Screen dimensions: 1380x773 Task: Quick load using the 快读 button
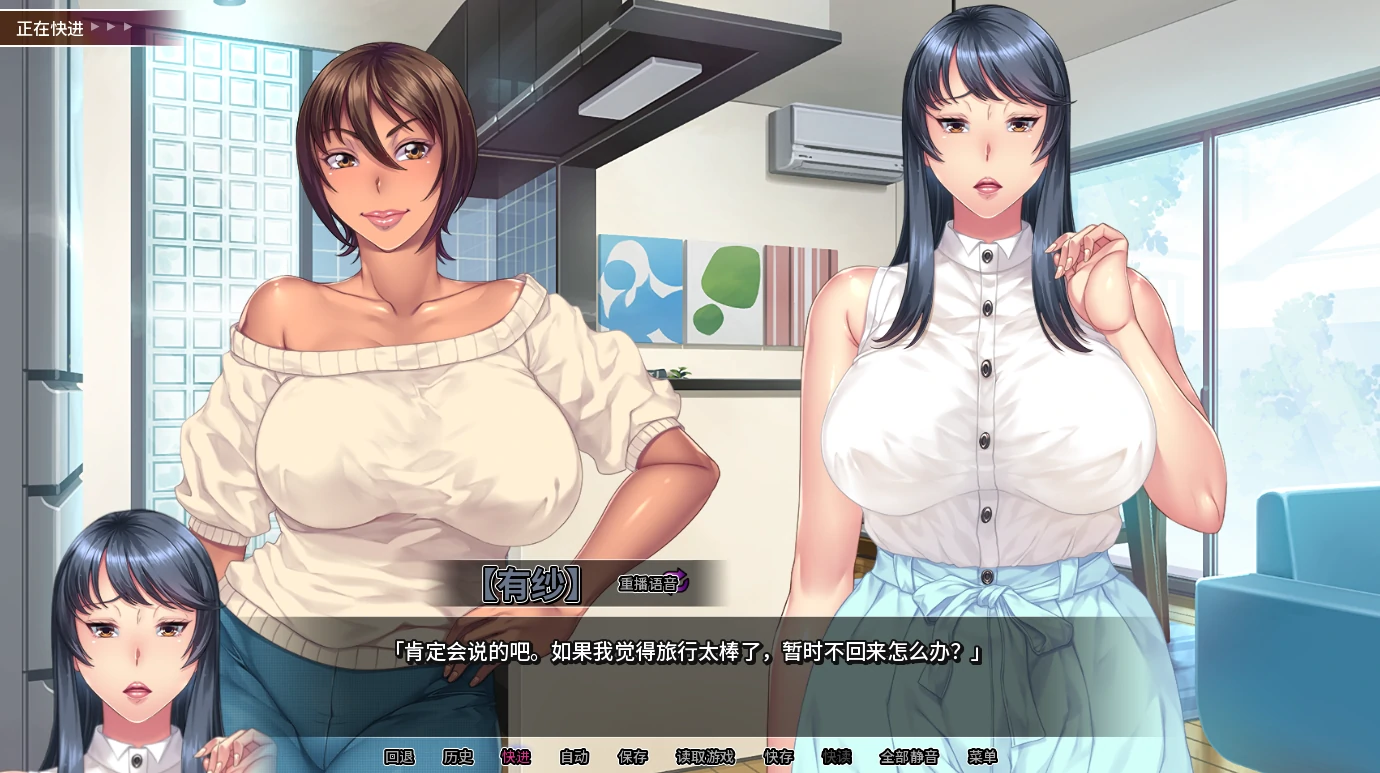pyautogui.click(x=836, y=757)
